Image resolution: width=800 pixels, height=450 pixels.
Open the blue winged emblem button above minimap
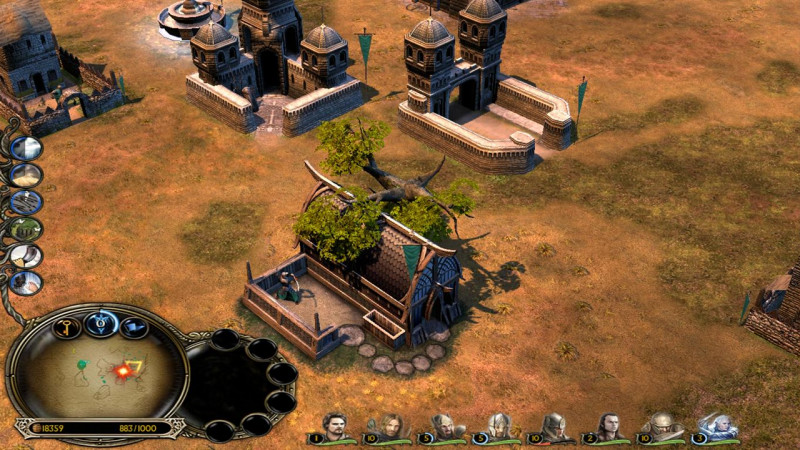pyautogui.click(x=101, y=324)
